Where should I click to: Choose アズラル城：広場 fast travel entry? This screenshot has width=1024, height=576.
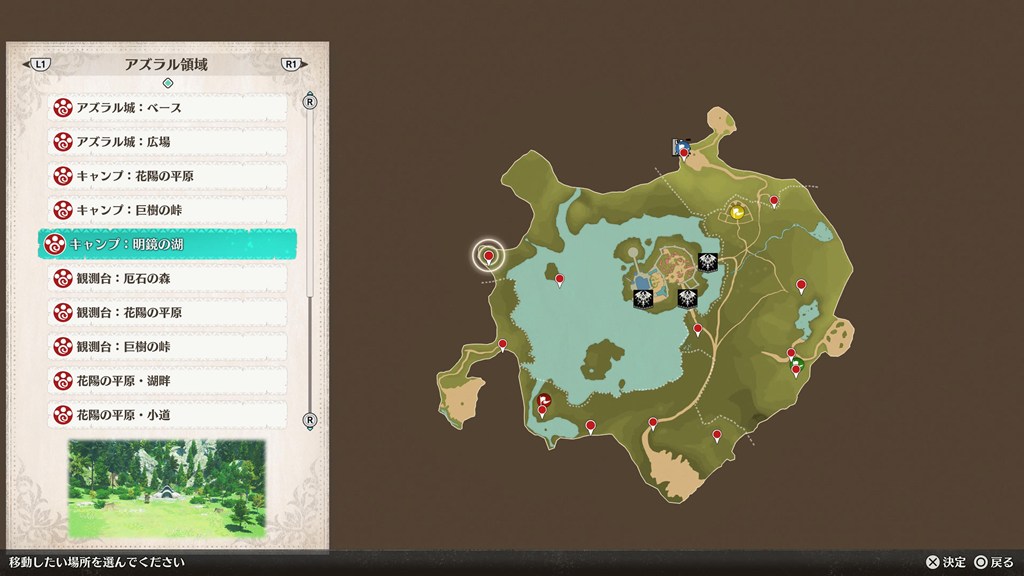coord(168,141)
